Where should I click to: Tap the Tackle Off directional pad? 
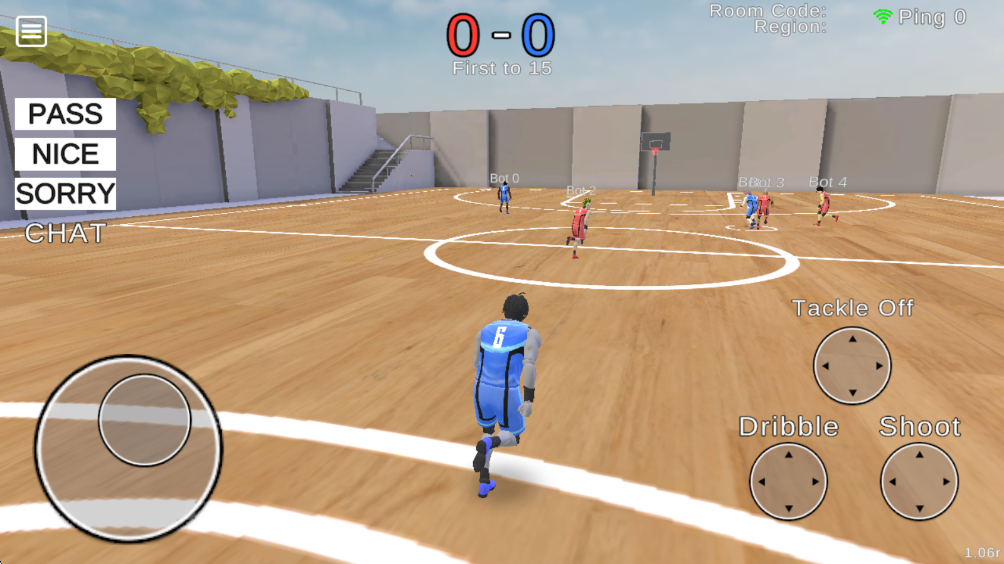point(852,365)
